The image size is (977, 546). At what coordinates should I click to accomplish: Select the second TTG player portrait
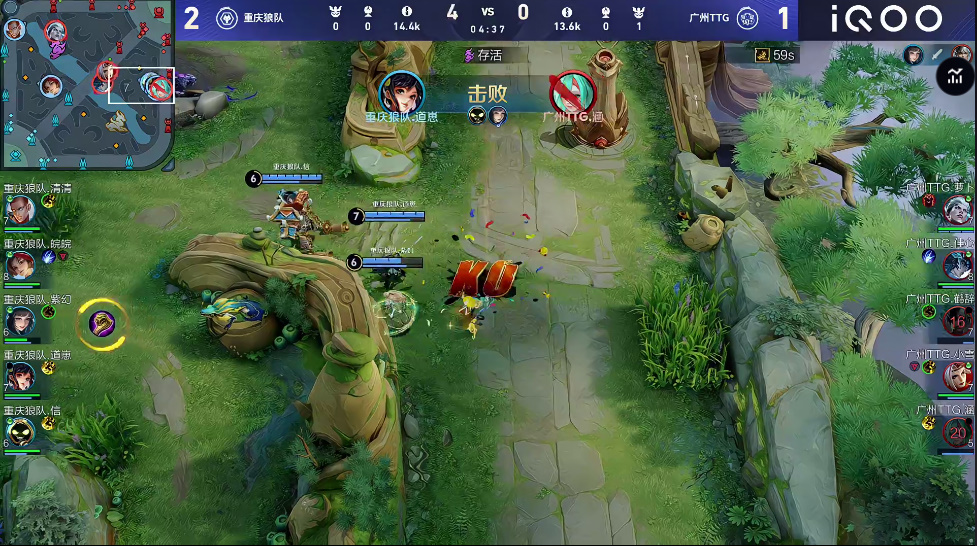pos(958,265)
